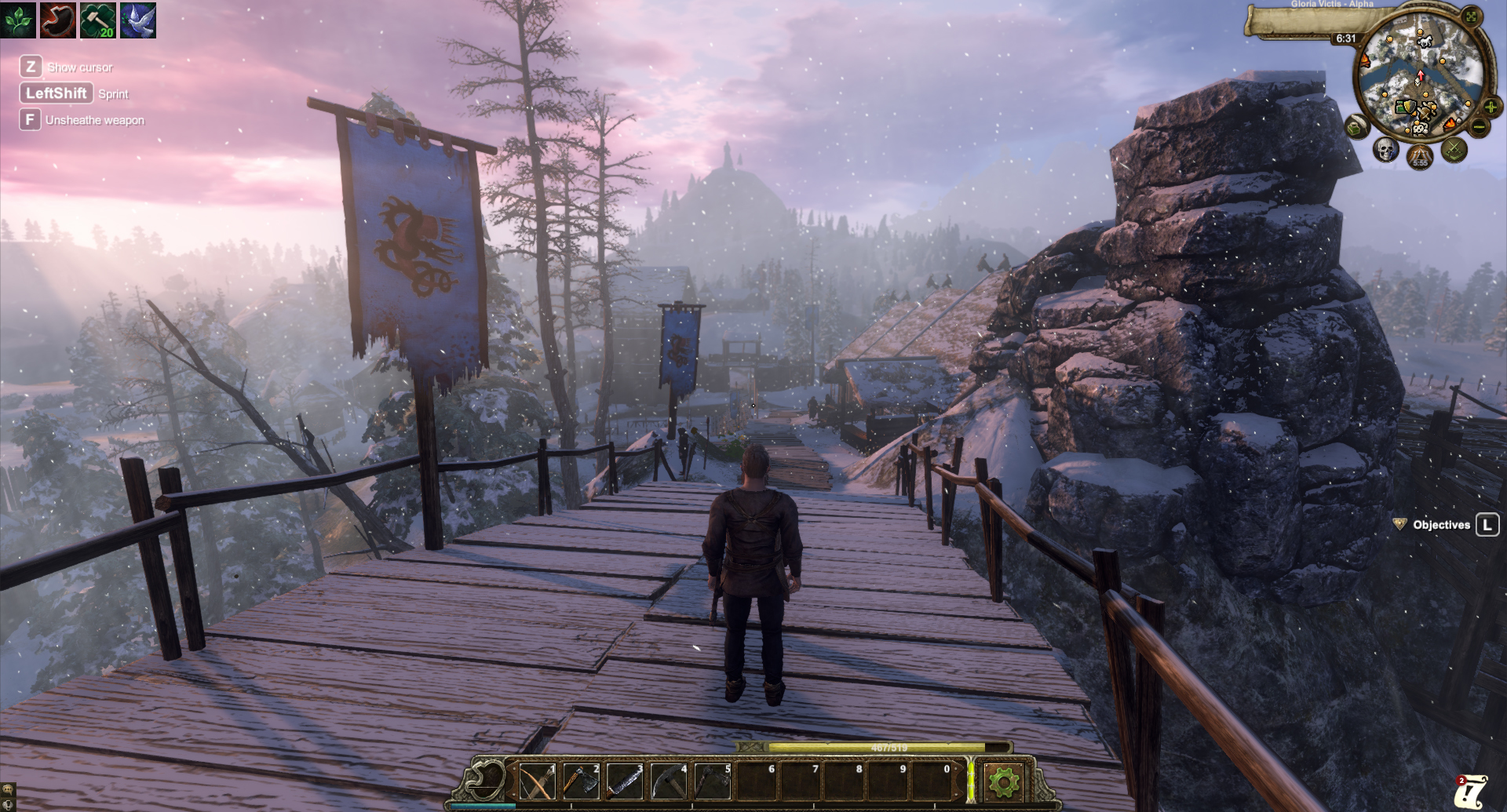
Task: Zoom in the minimap with plus button
Action: [1490, 107]
